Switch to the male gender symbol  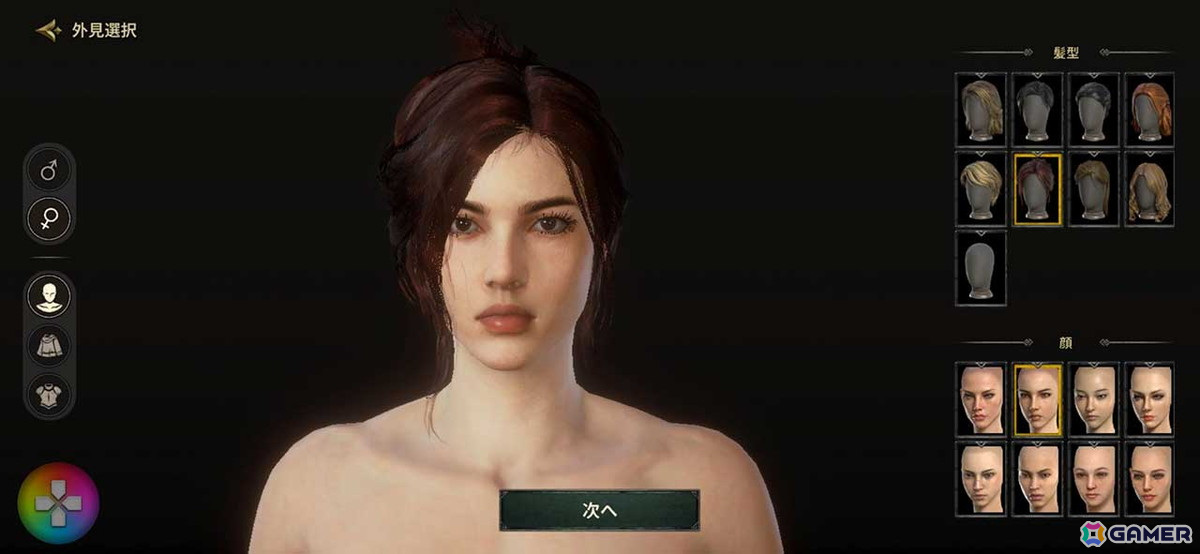tap(49, 172)
